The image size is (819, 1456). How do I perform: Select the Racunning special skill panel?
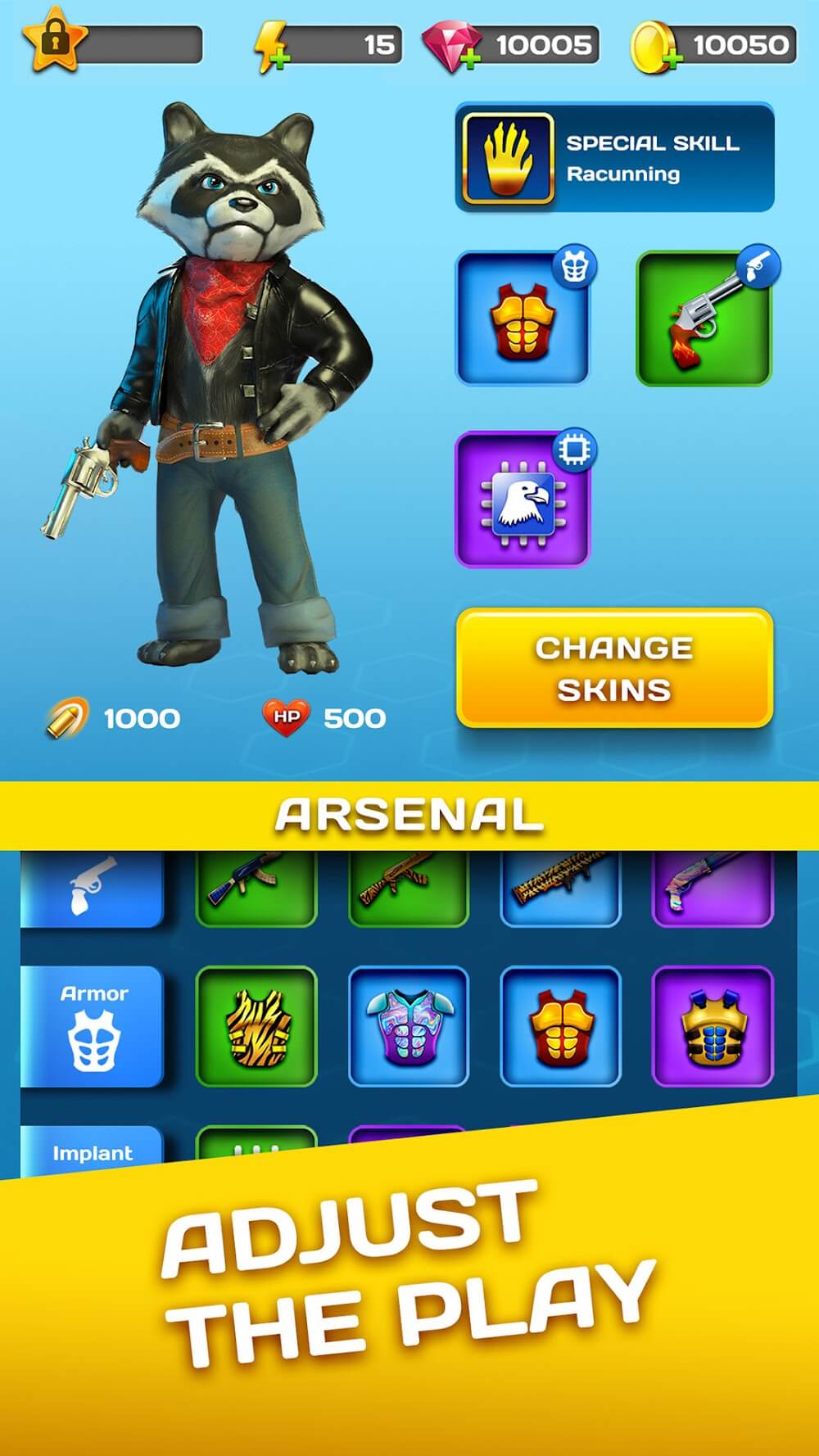point(614,157)
